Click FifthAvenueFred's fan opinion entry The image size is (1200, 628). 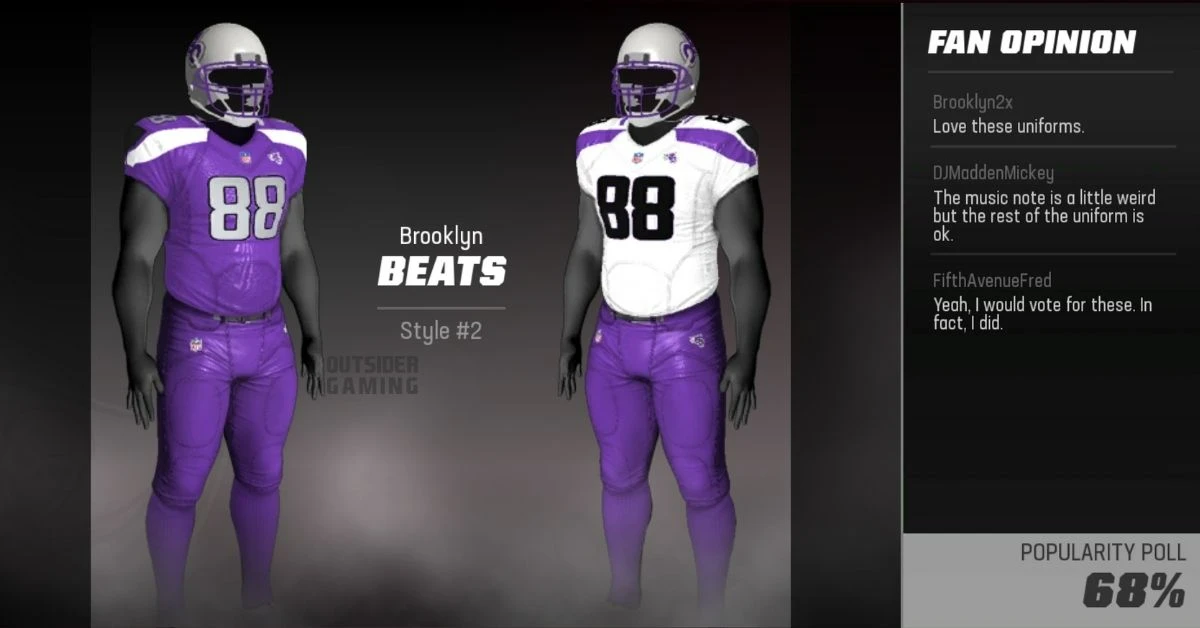[1042, 303]
